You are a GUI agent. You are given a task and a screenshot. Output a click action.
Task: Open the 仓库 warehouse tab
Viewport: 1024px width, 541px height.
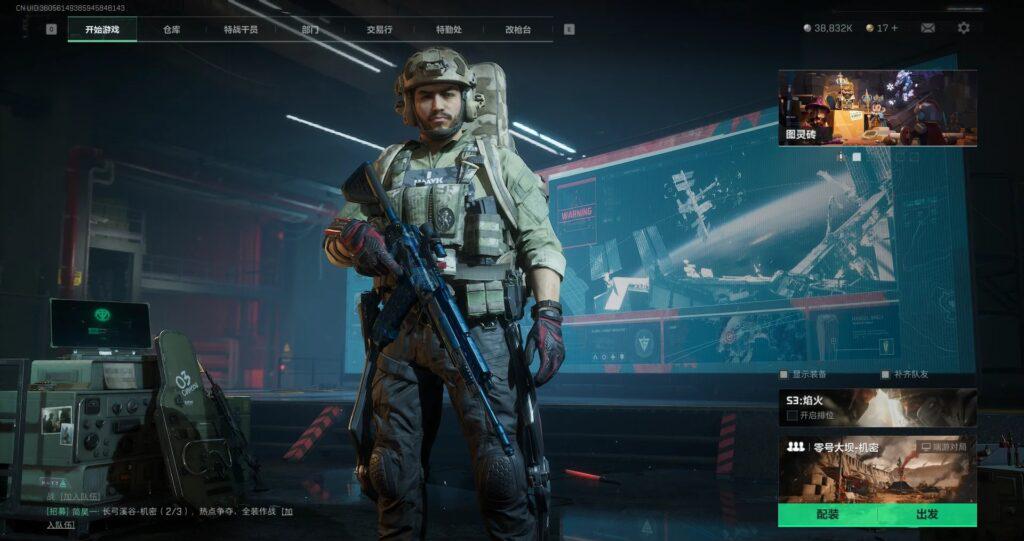point(171,29)
